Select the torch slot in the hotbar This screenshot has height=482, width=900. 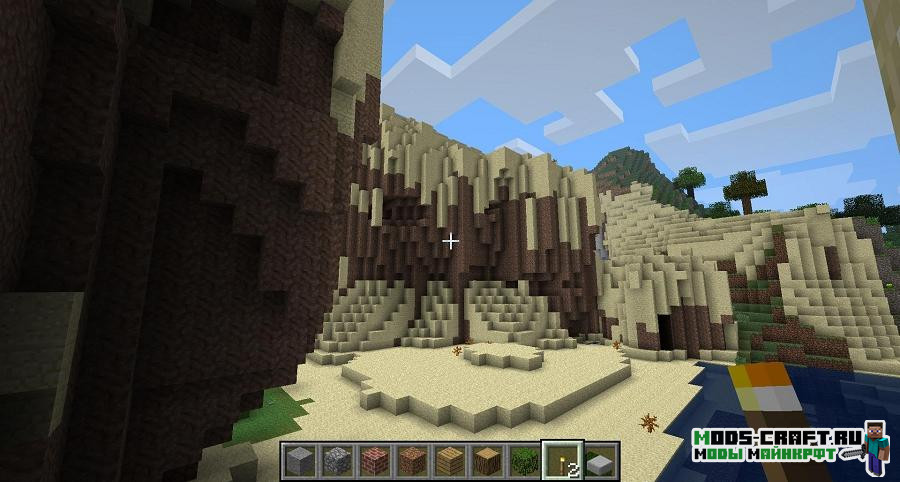point(560,460)
